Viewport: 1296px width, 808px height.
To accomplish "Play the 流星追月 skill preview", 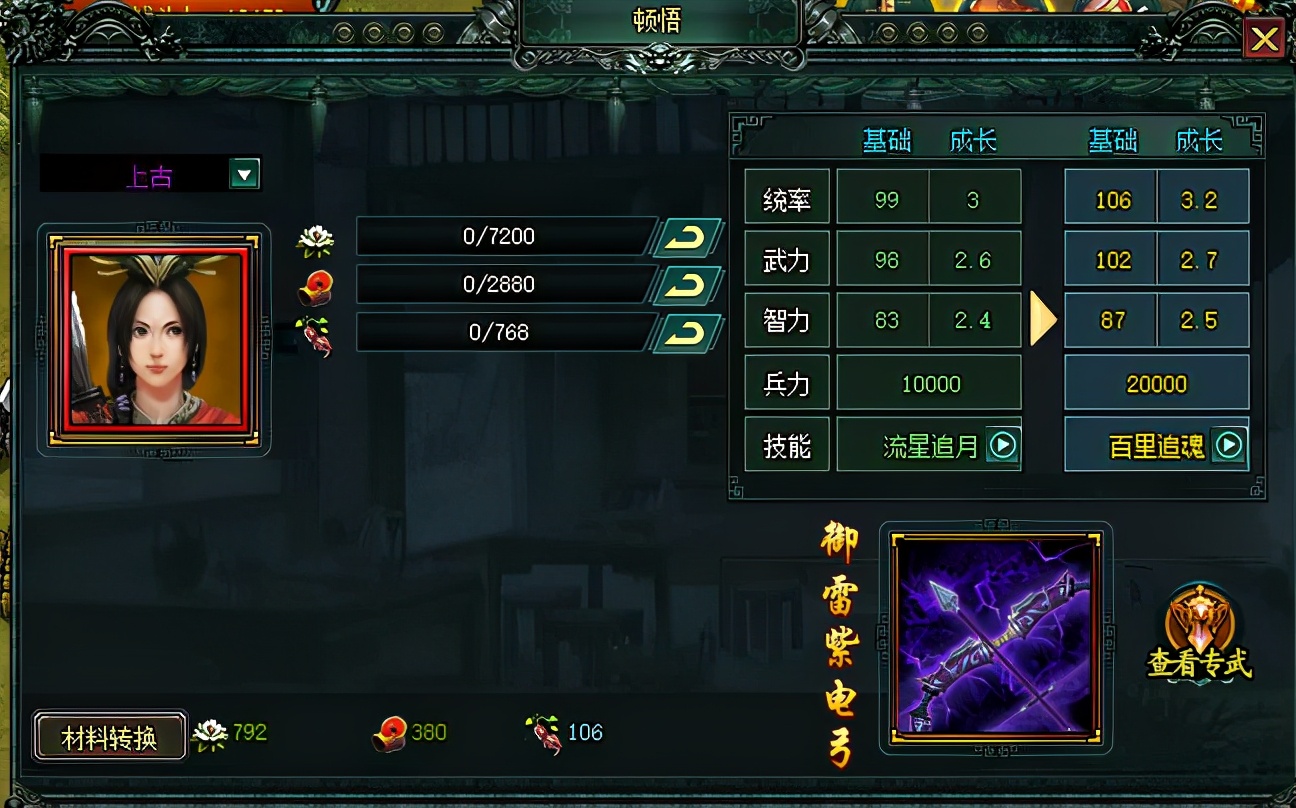I will coord(1004,446).
